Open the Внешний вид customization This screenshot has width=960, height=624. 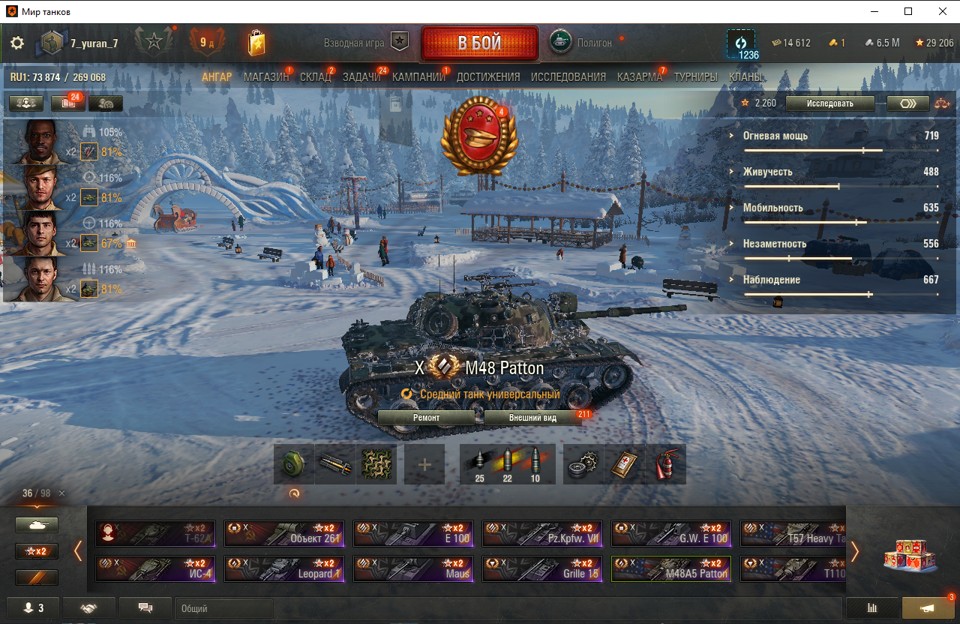pos(531,417)
